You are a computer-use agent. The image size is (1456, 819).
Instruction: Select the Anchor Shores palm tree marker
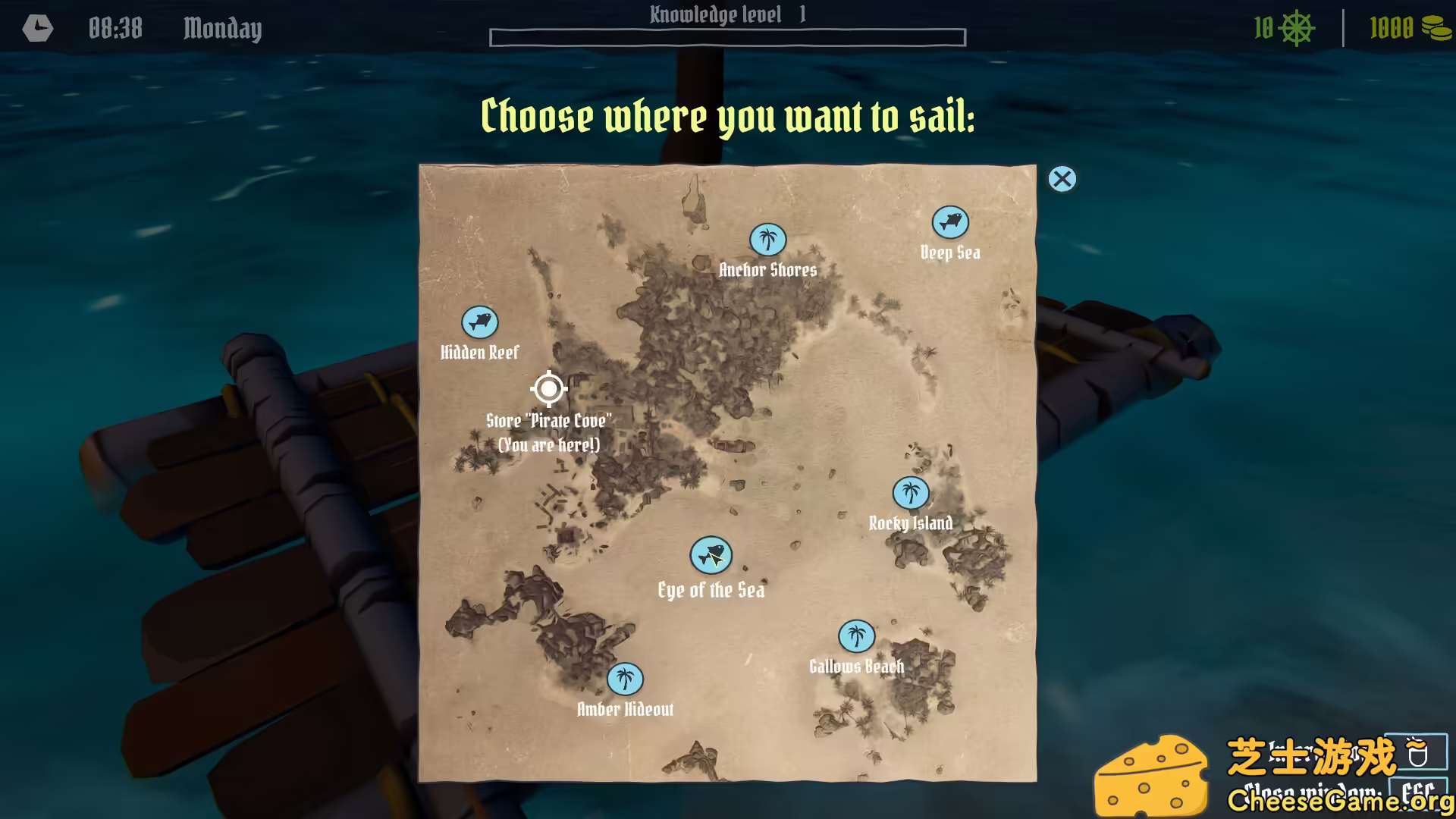767,240
